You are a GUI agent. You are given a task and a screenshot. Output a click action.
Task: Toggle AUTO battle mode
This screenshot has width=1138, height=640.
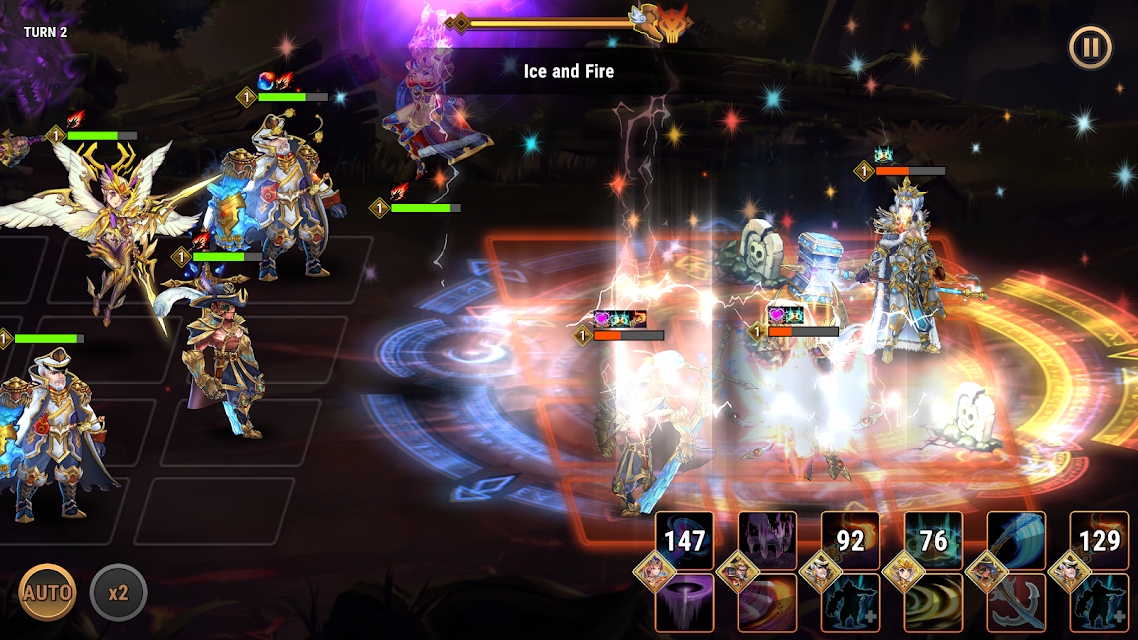(48, 592)
